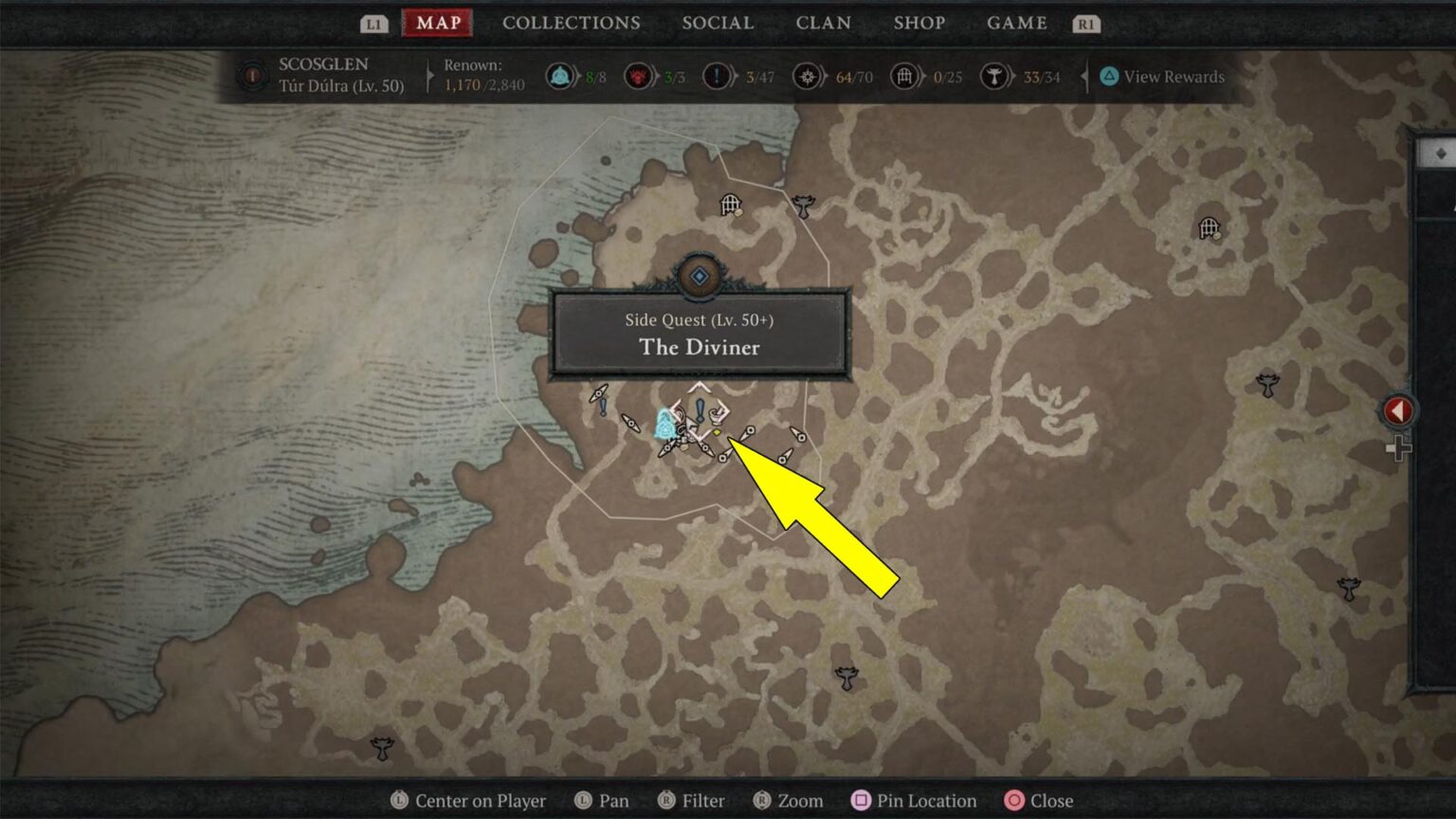Toggle the zoom crosshair control on right edge
Image resolution: width=1456 pixels, height=819 pixels.
pos(1399,446)
